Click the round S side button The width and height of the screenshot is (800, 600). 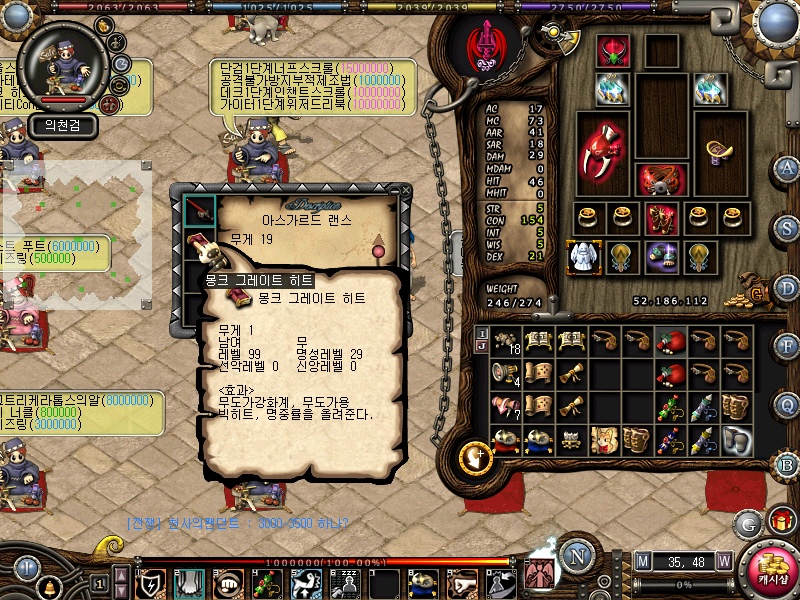pos(788,227)
